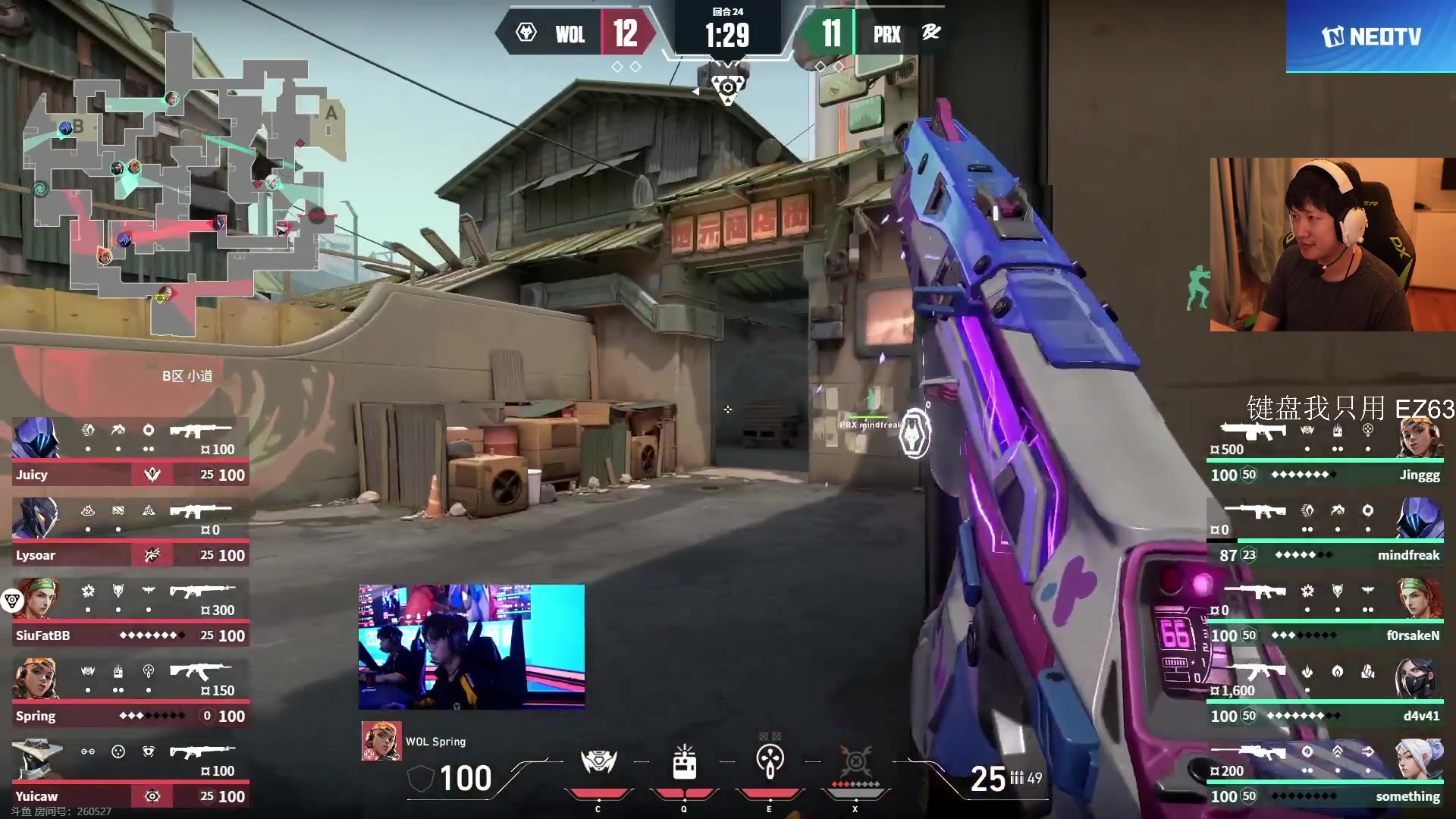Choose SiuFatBB's player row
This screenshot has width=1456, height=819.
130,613
